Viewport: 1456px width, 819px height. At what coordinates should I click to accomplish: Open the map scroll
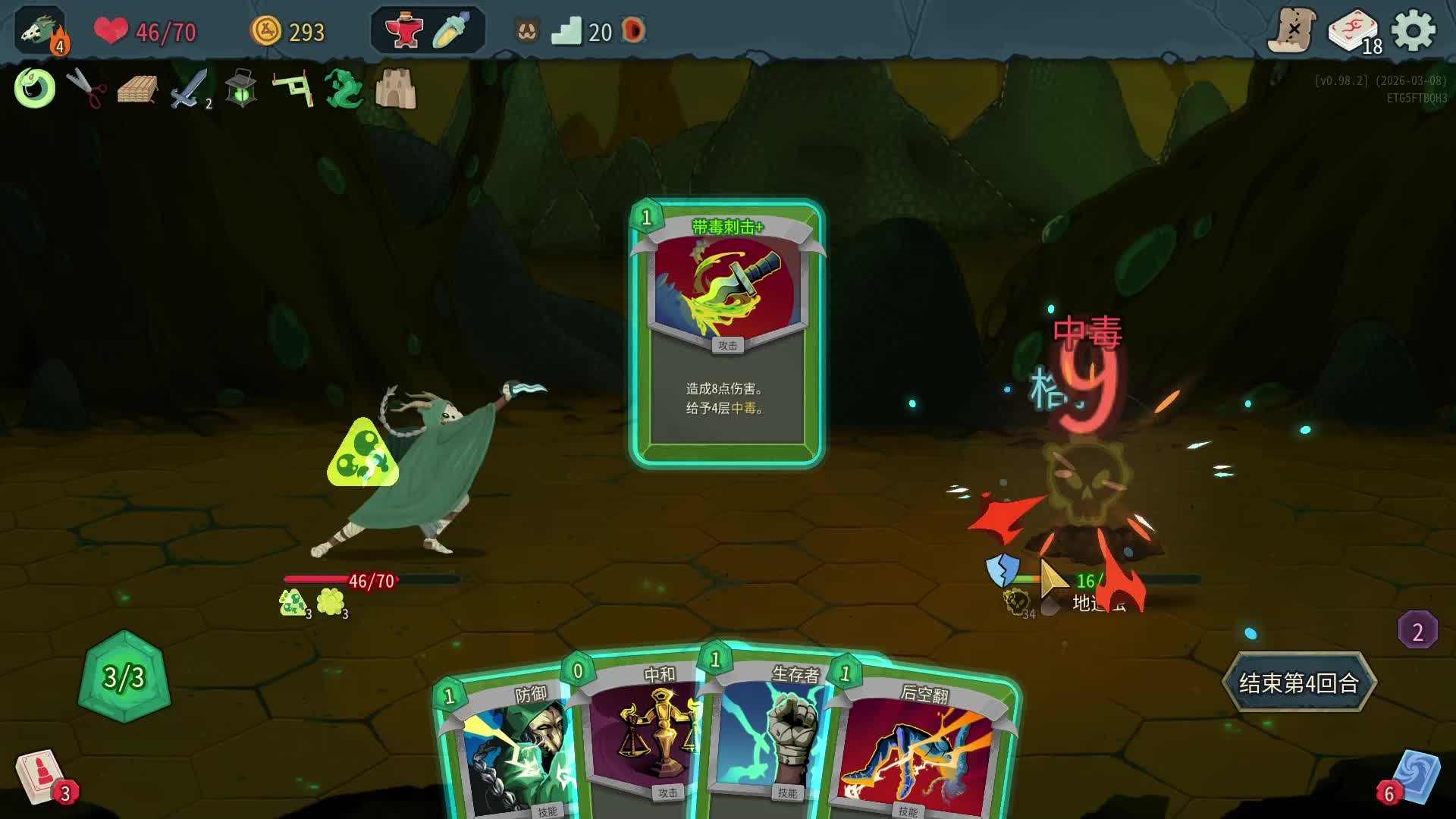tap(1291, 31)
